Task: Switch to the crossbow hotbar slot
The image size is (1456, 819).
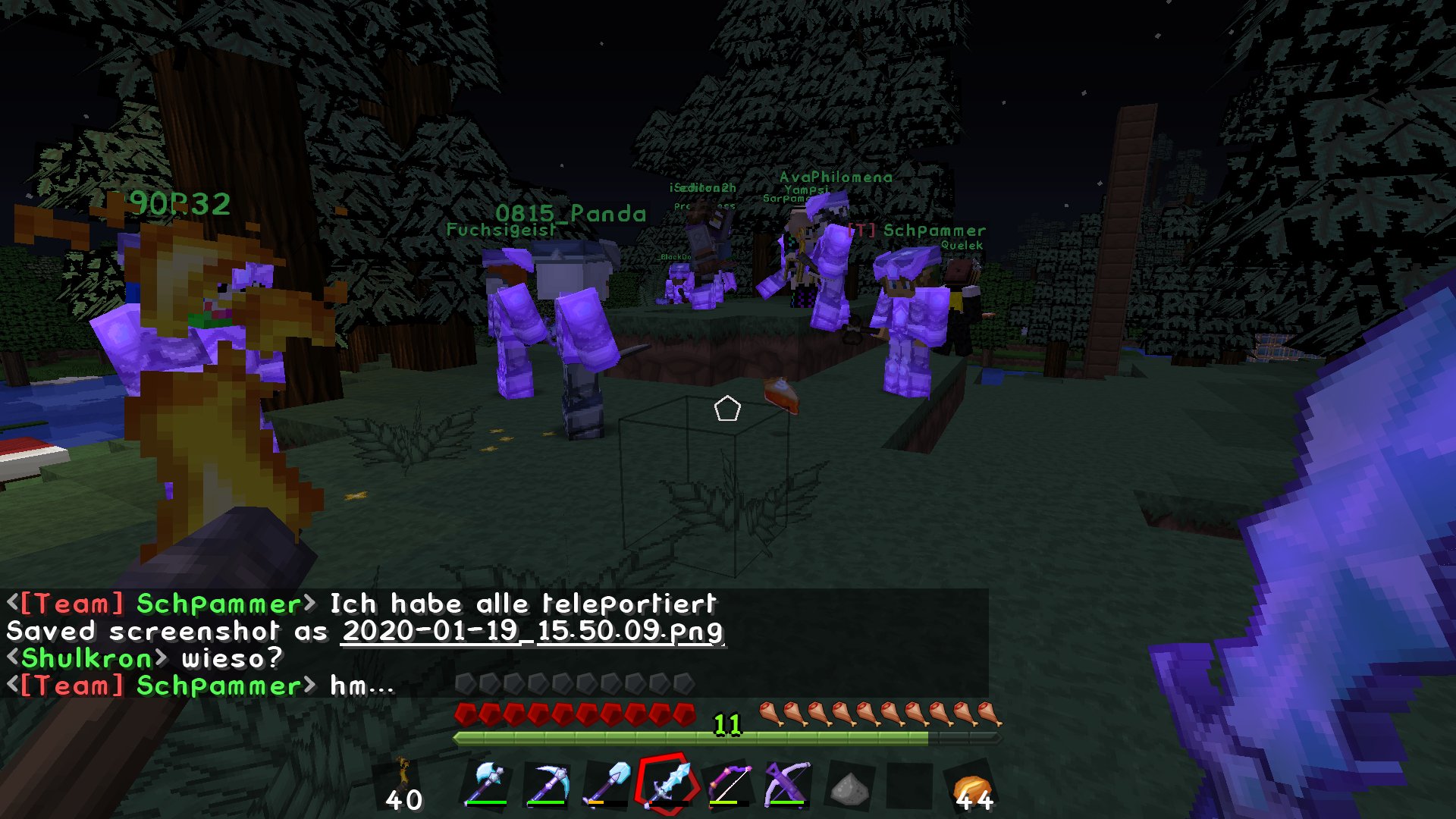Action: tap(788, 783)
